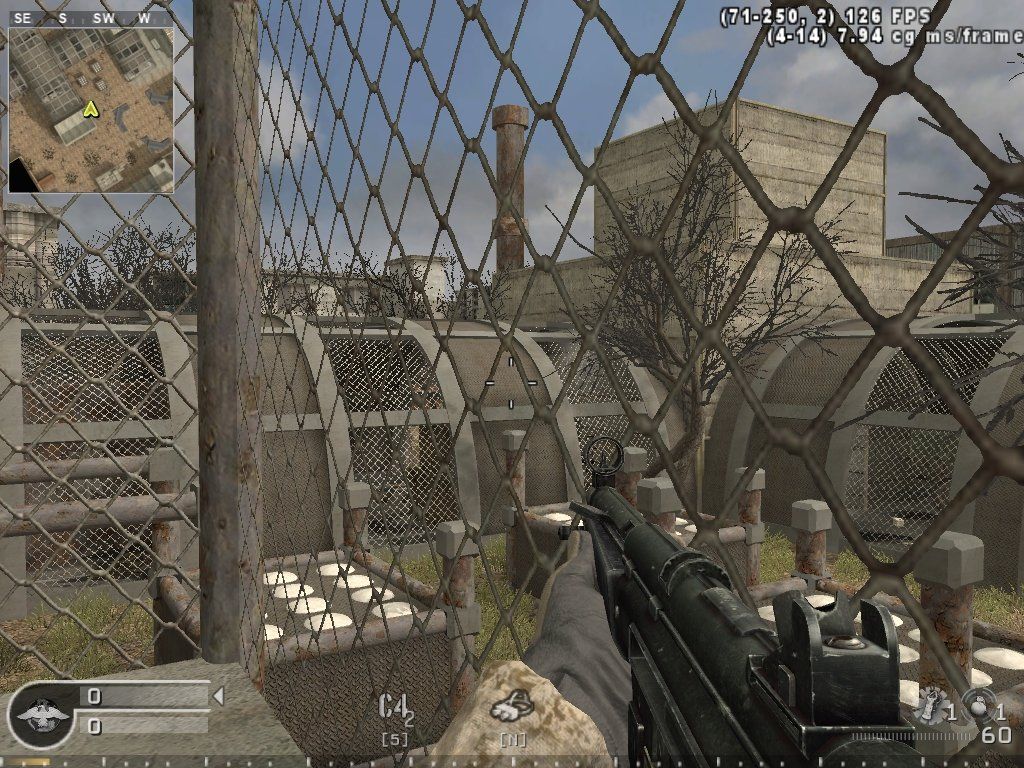Click the team emblem badge
Viewport: 1024px width, 768px height.
[x=40, y=714]
